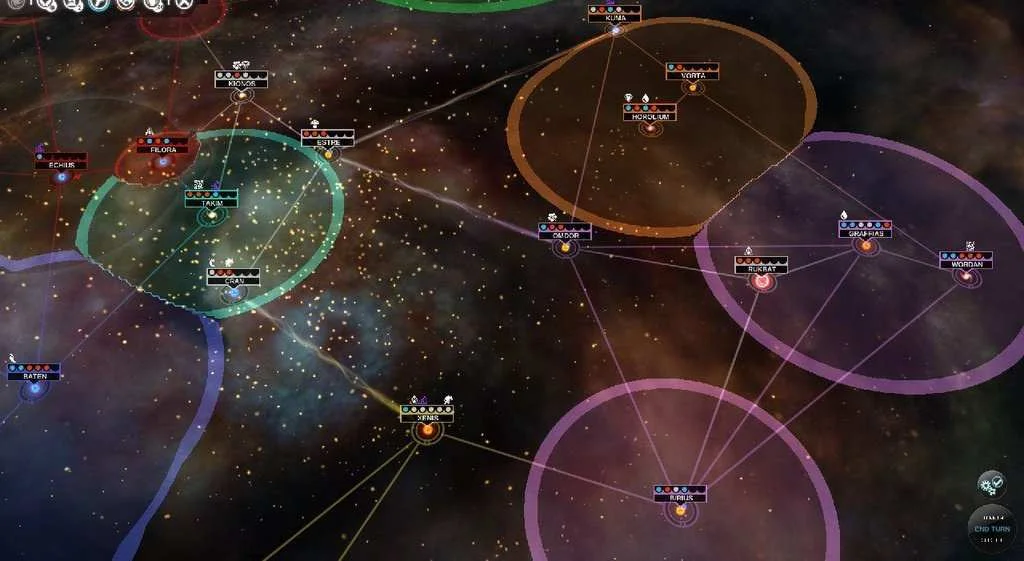This screenshot has width=1024, height=561.
Task: Open the Wordan system label
Action: pos(966,264)
